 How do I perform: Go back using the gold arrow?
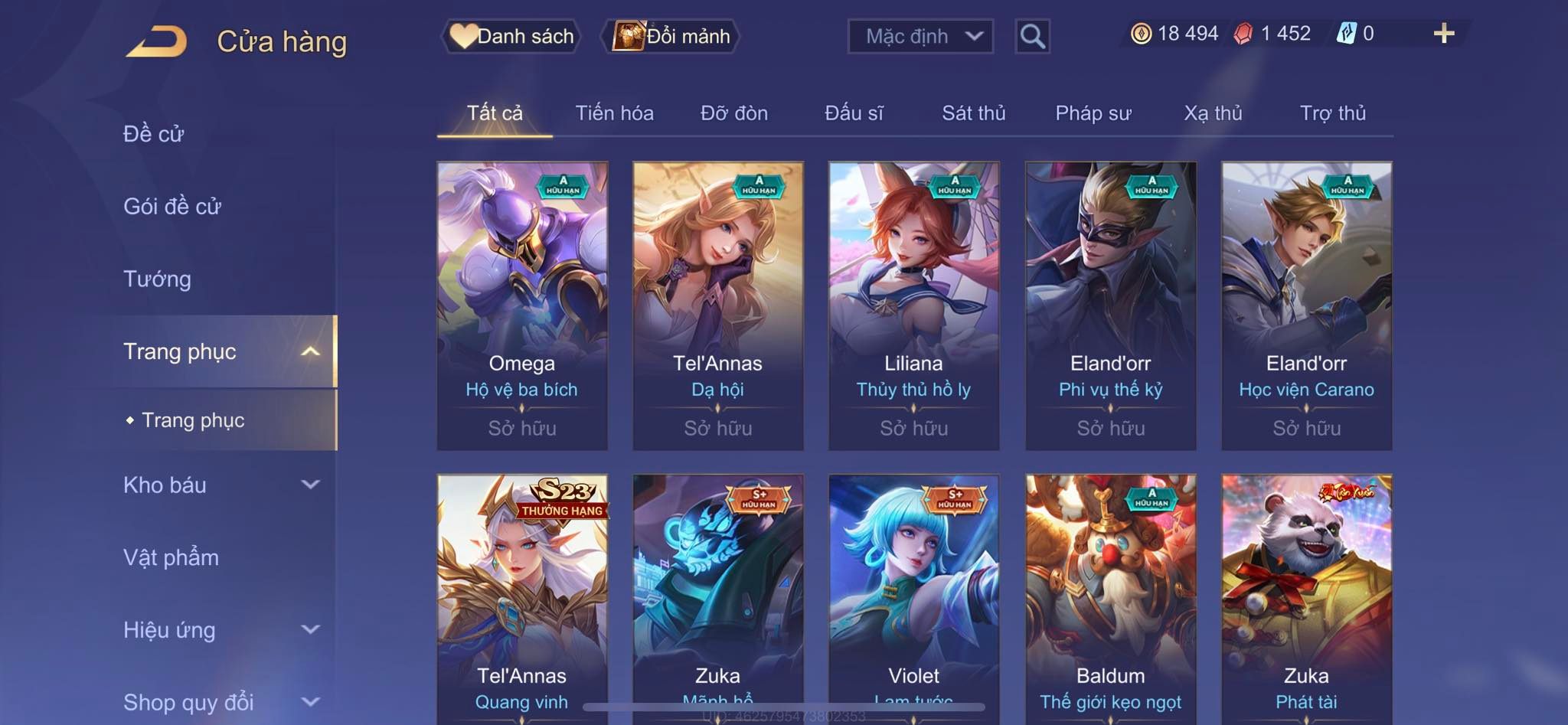point(157,41)
